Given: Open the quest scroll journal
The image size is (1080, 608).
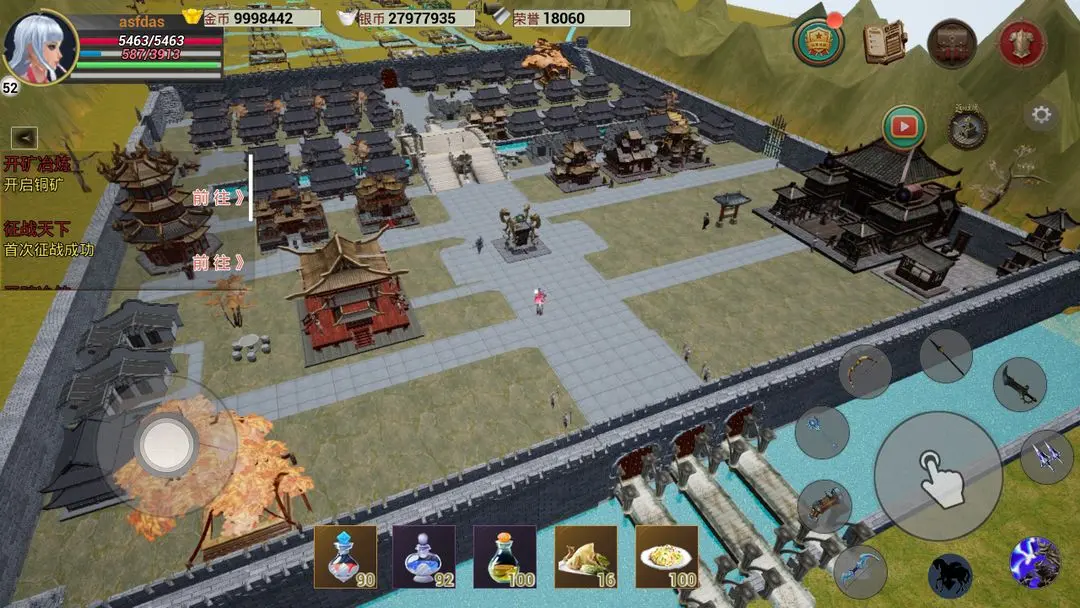Looking at the screenshot, I should click(x=884, y=42).
